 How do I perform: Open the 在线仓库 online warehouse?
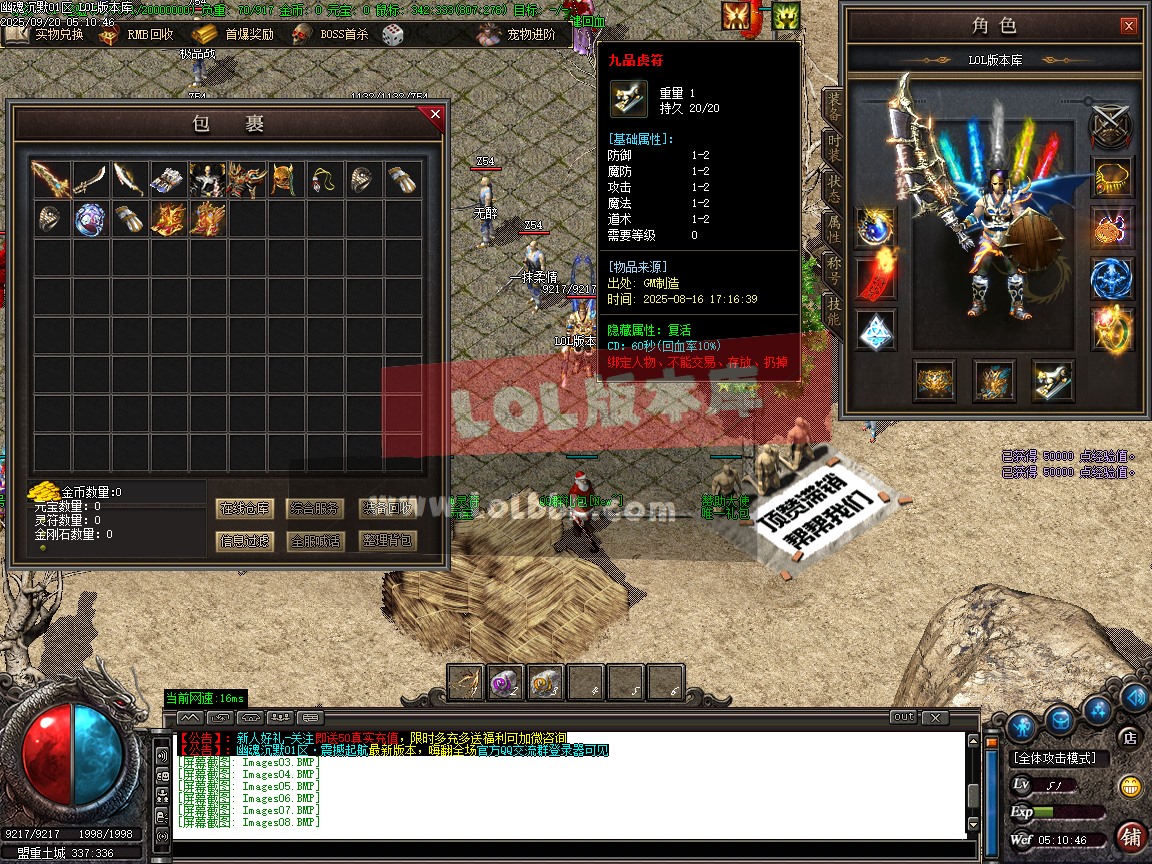click(245, 508)
